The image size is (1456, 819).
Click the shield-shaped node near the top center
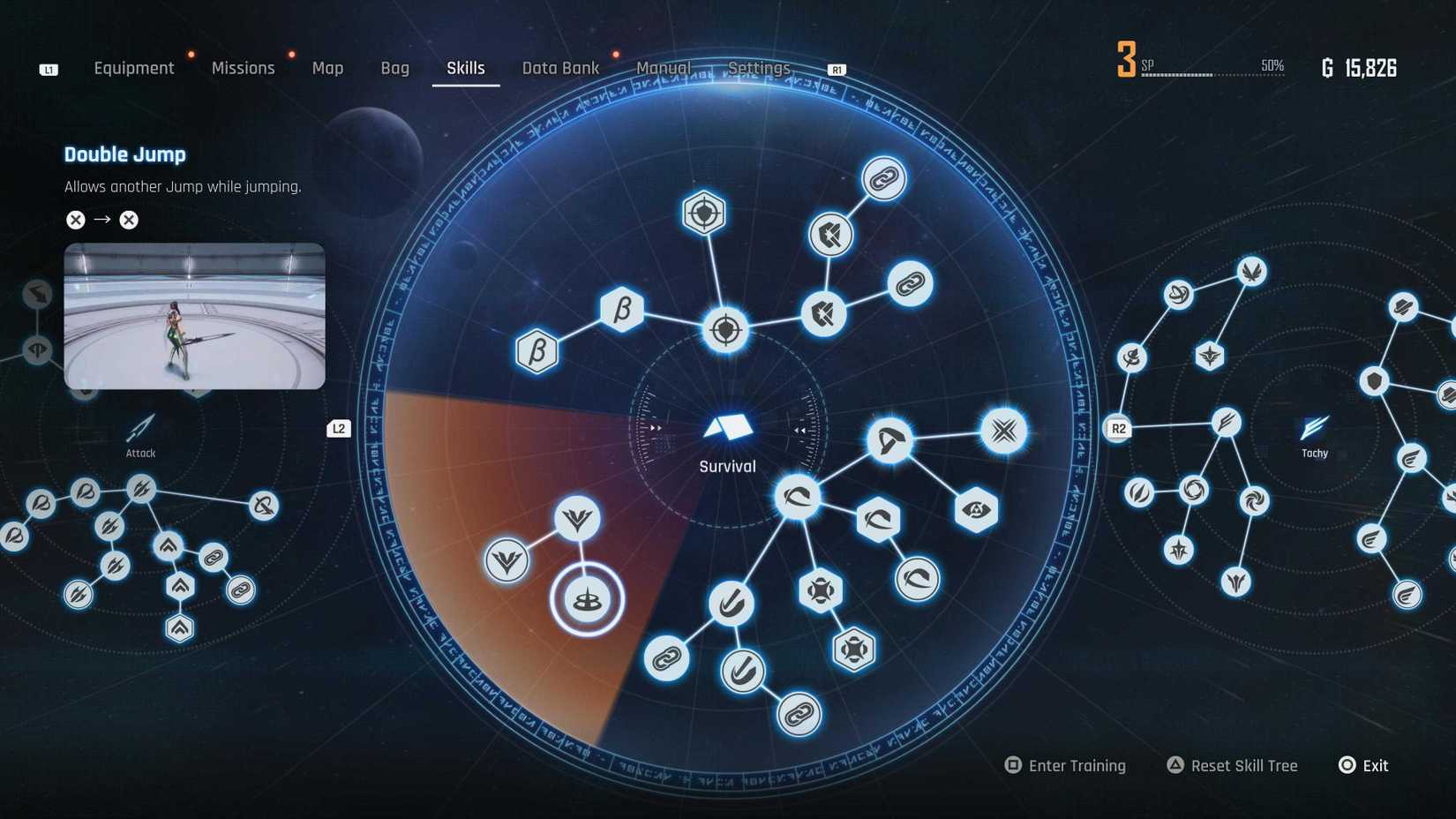[x=702, y=213]
